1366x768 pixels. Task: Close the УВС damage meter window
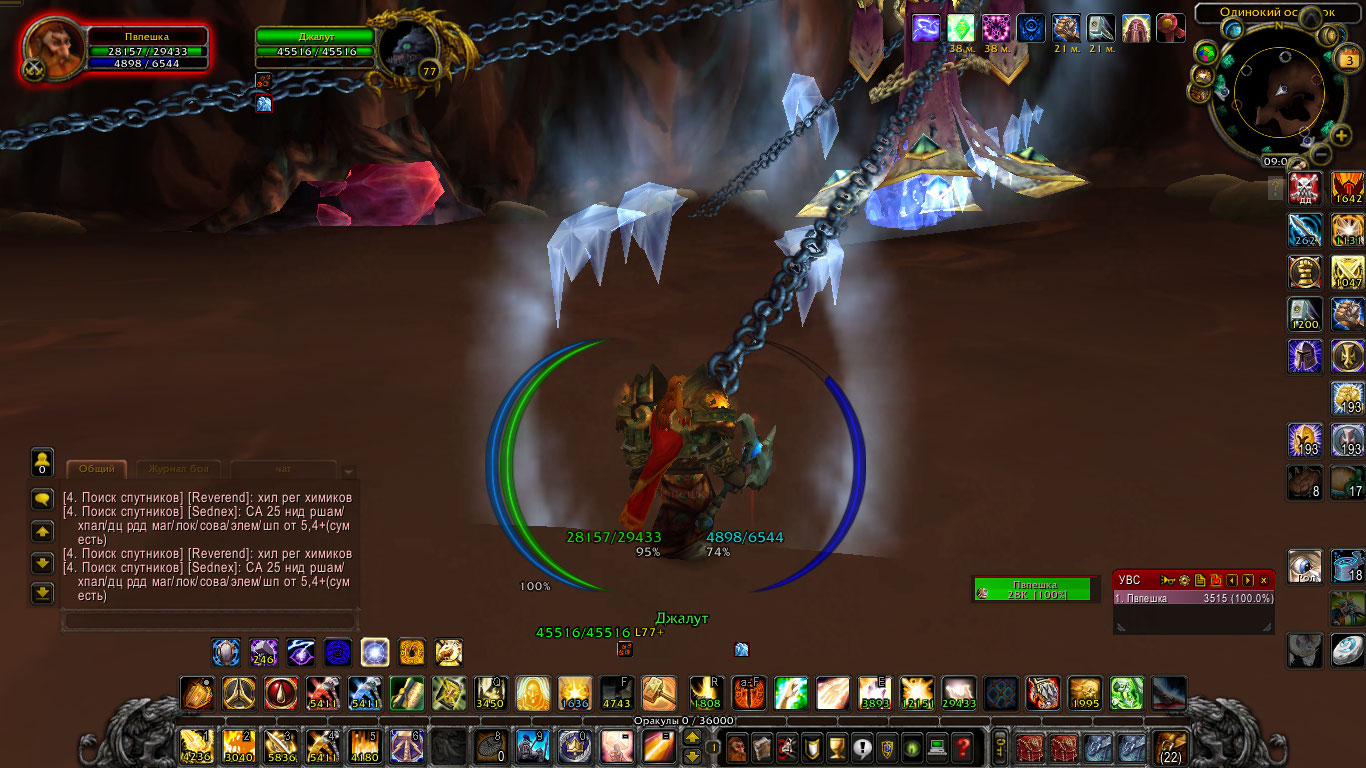[1264, 580]
